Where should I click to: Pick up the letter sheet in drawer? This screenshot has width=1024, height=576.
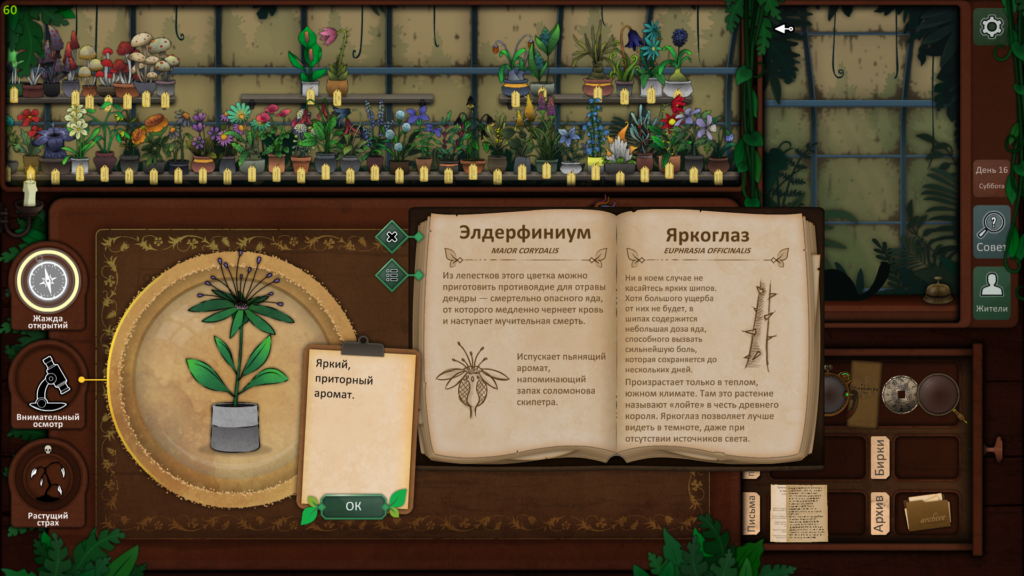798,512
